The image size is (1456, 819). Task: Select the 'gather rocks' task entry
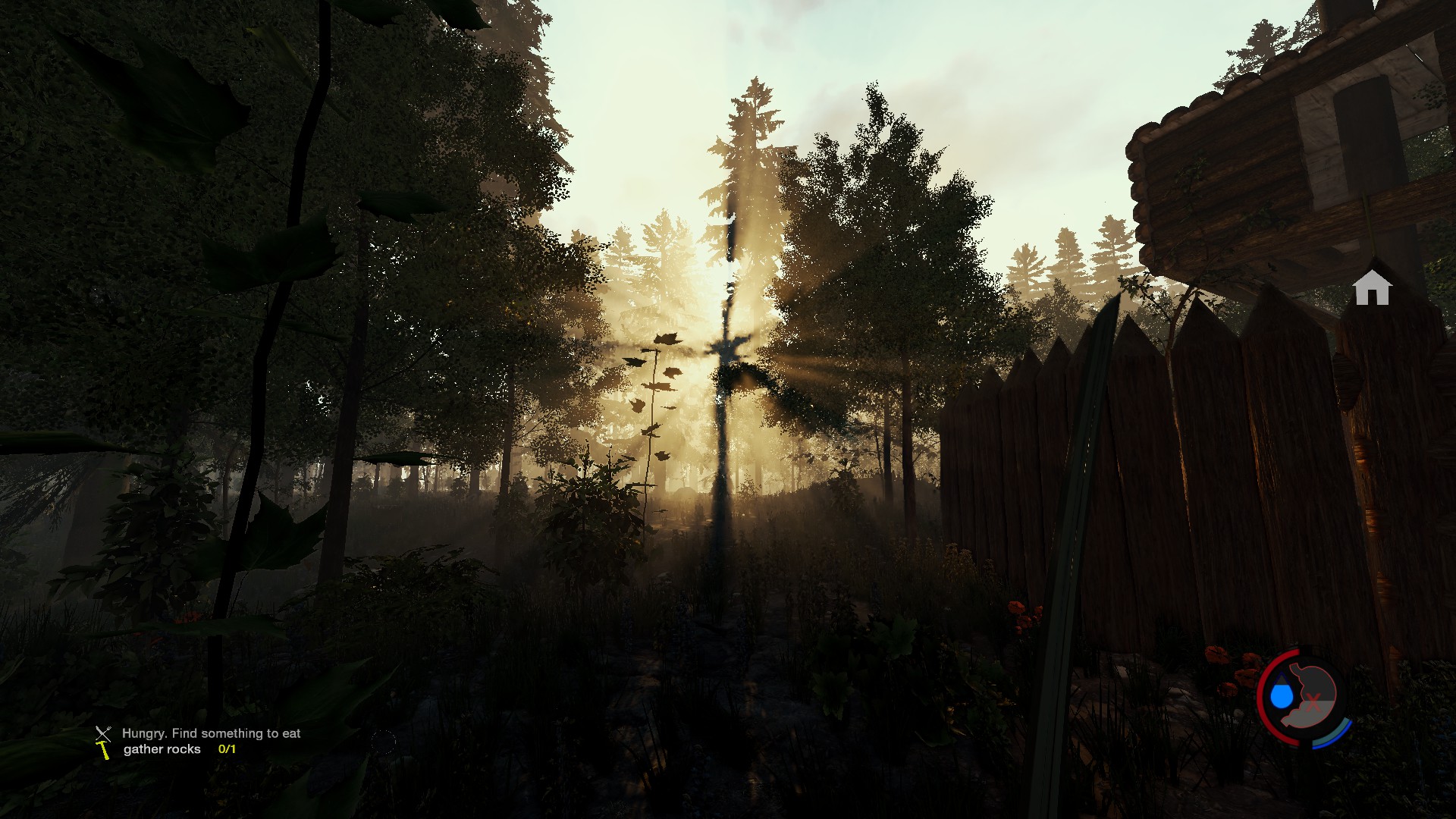coord(162,749)
